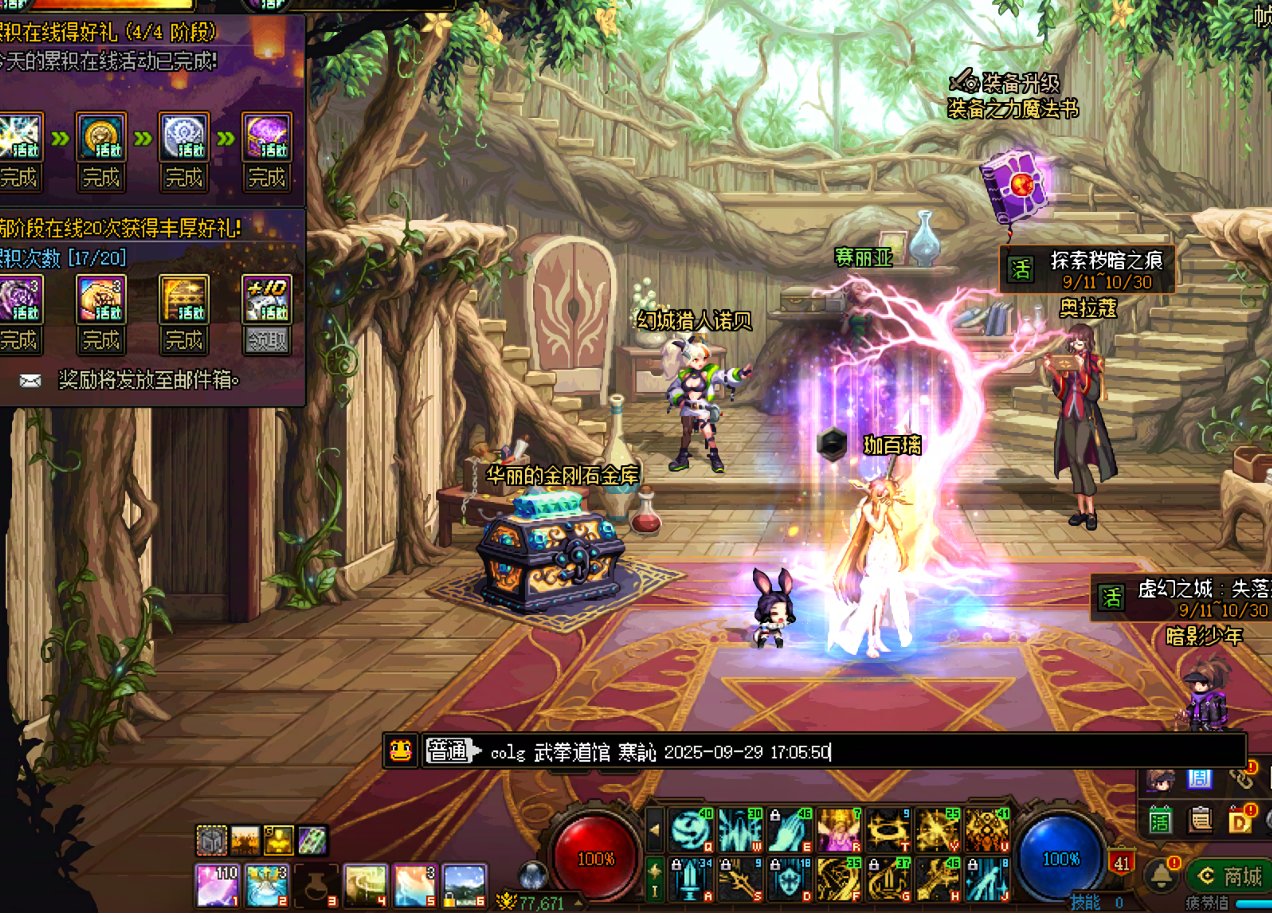The width and height of the screenshot is (1272, 919).
Task: Open the 商城 shop button
Action: click(x=1230, y=876)
